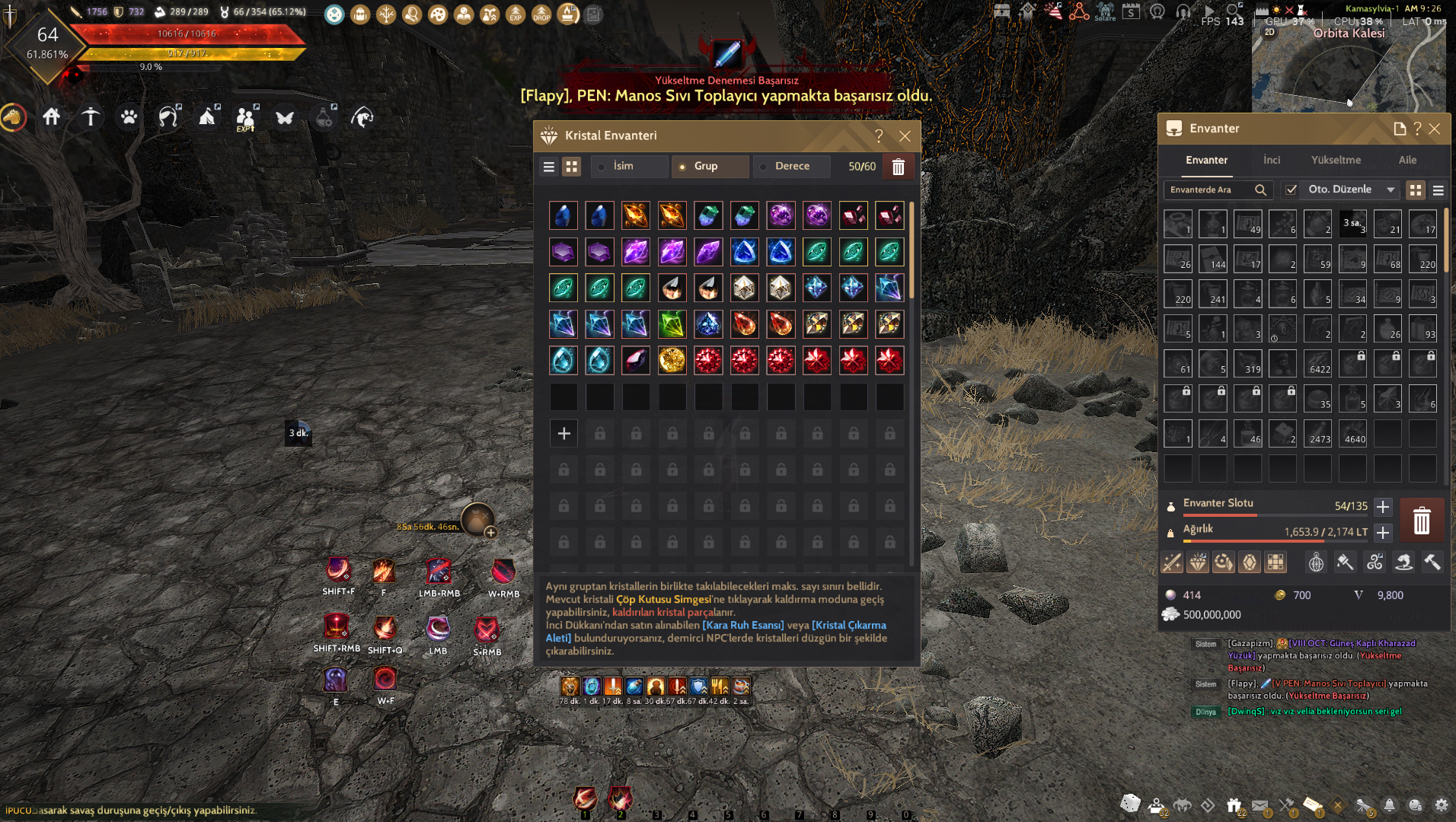Open the Aile tab
The width and height of the screenshot is (1456, 822).
pos(1407,160)
